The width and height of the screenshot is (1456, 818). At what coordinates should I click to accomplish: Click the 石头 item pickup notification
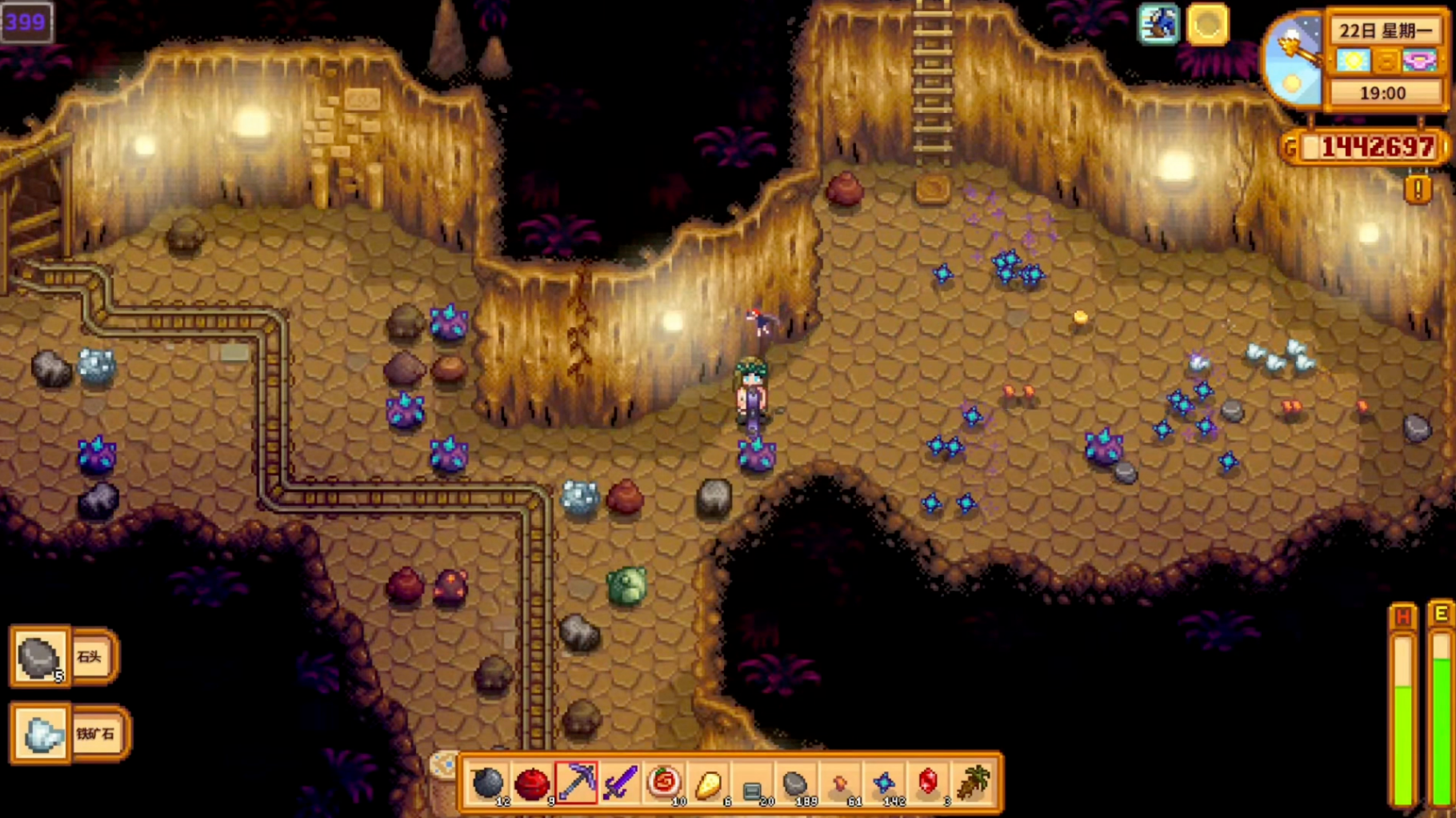pos(64,657)
